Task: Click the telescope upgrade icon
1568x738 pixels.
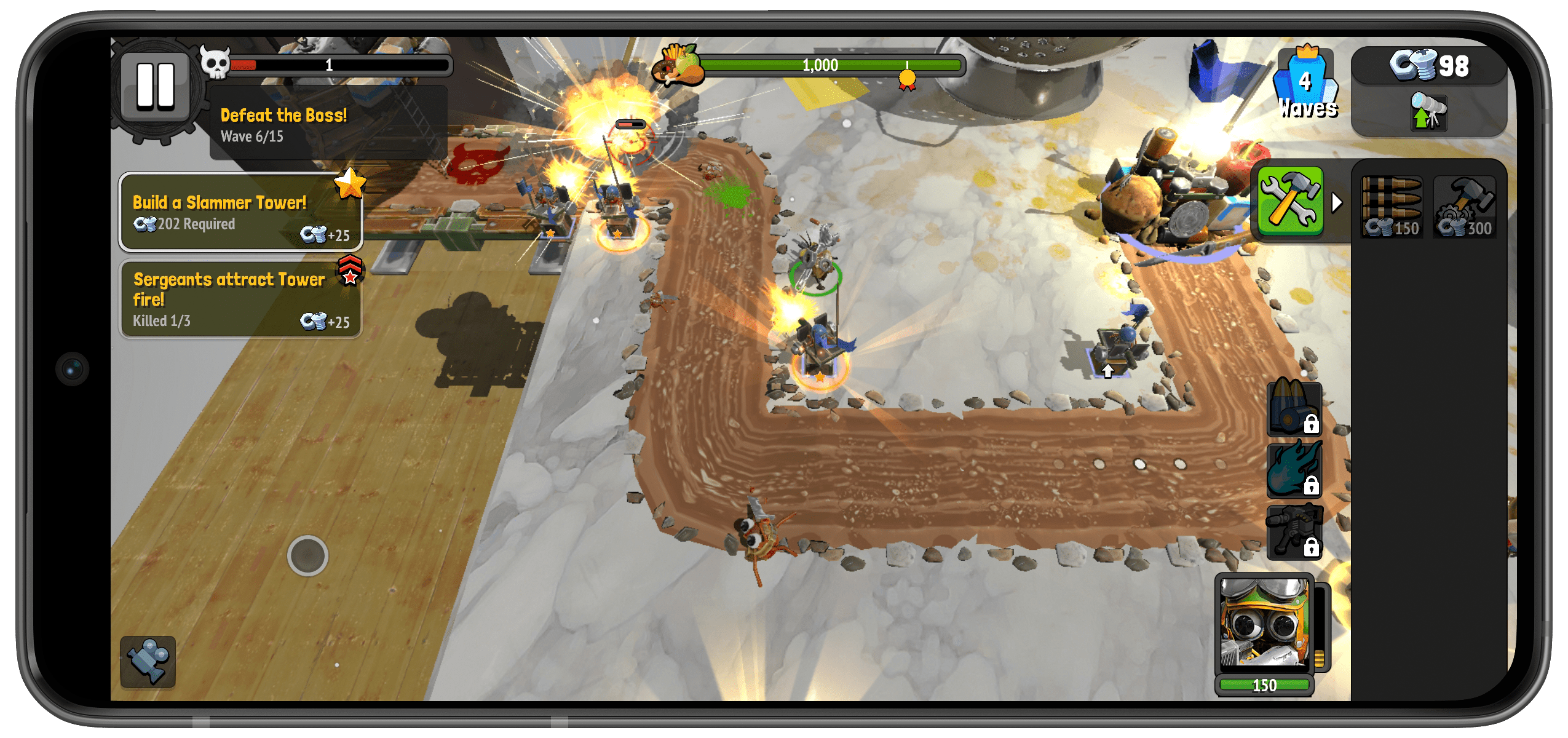Action: 1428,111
